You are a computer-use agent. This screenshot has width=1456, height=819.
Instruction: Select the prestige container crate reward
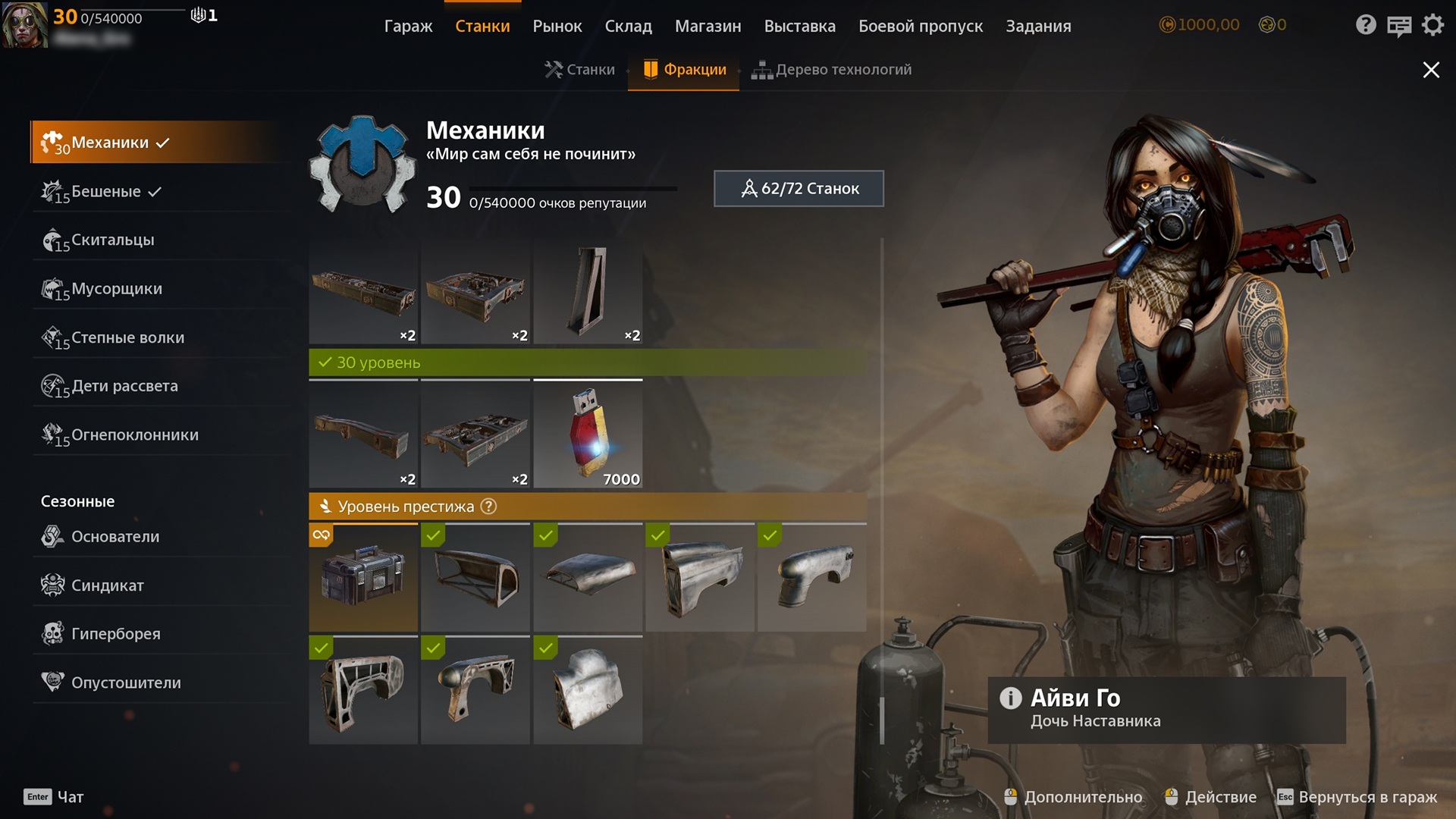(363, 578)
